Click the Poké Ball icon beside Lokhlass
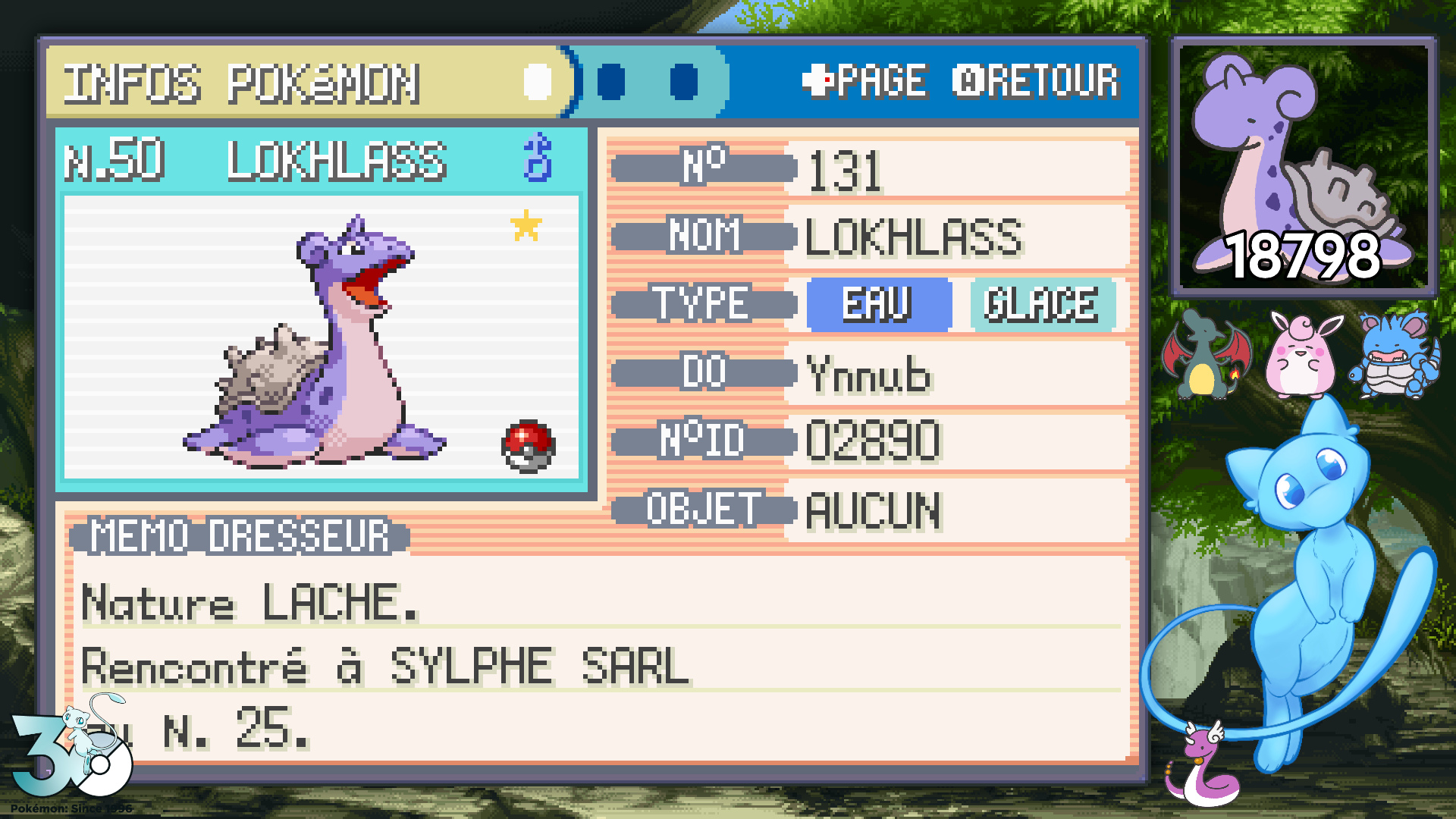The height and width of the screenshot is (819, 1456). point(529,447)
